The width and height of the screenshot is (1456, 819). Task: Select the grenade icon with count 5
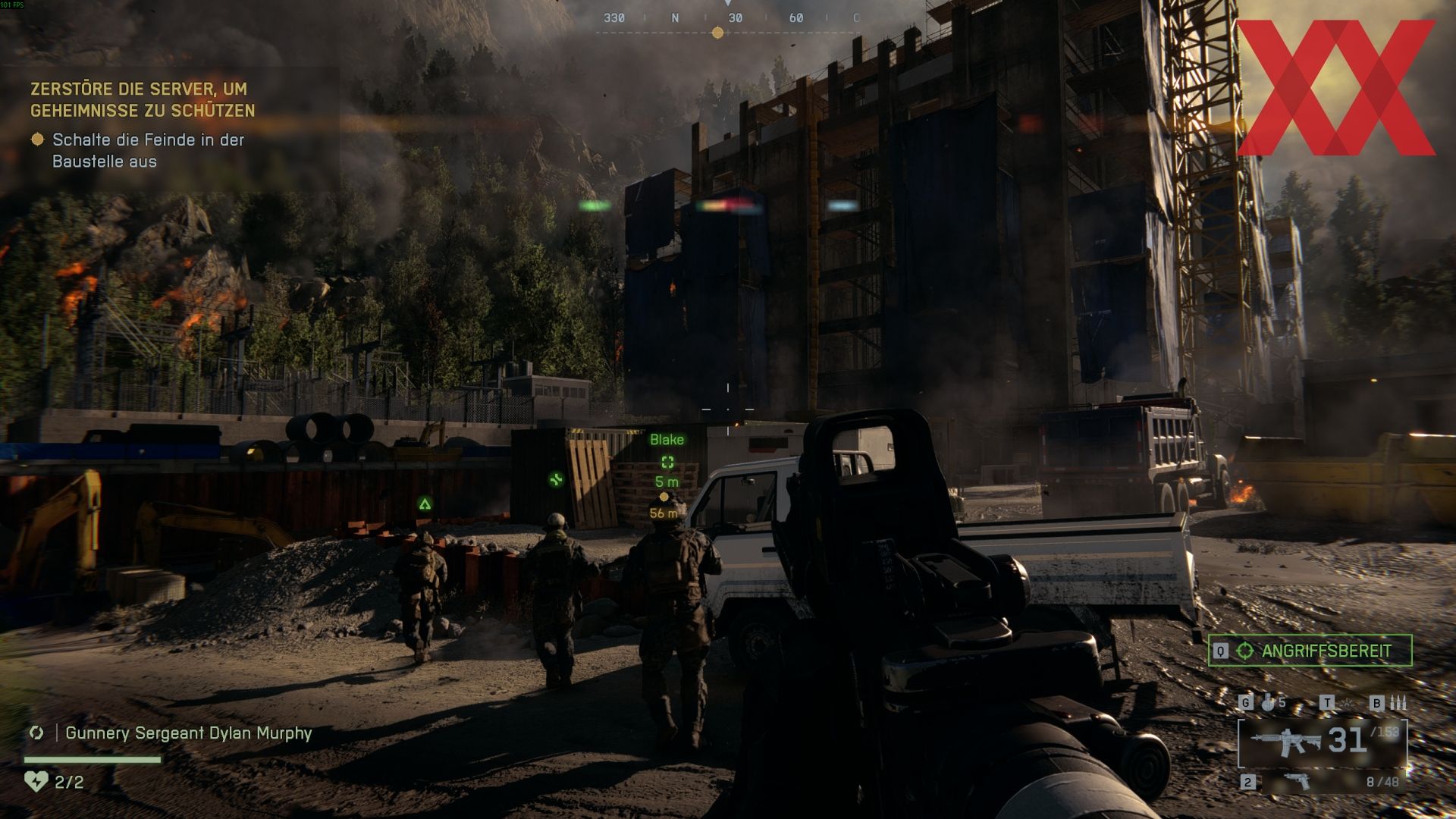click(x=1269, y=703)
